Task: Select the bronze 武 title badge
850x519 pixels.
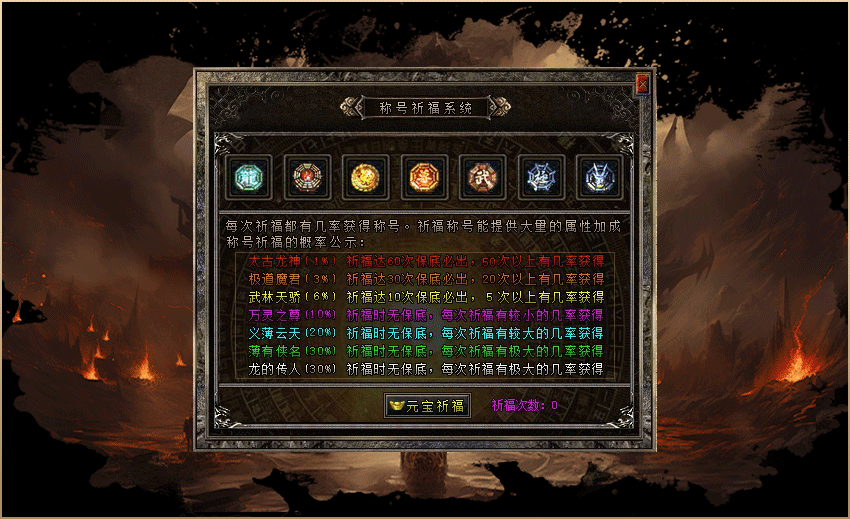Action: click(x=482, y=178)
